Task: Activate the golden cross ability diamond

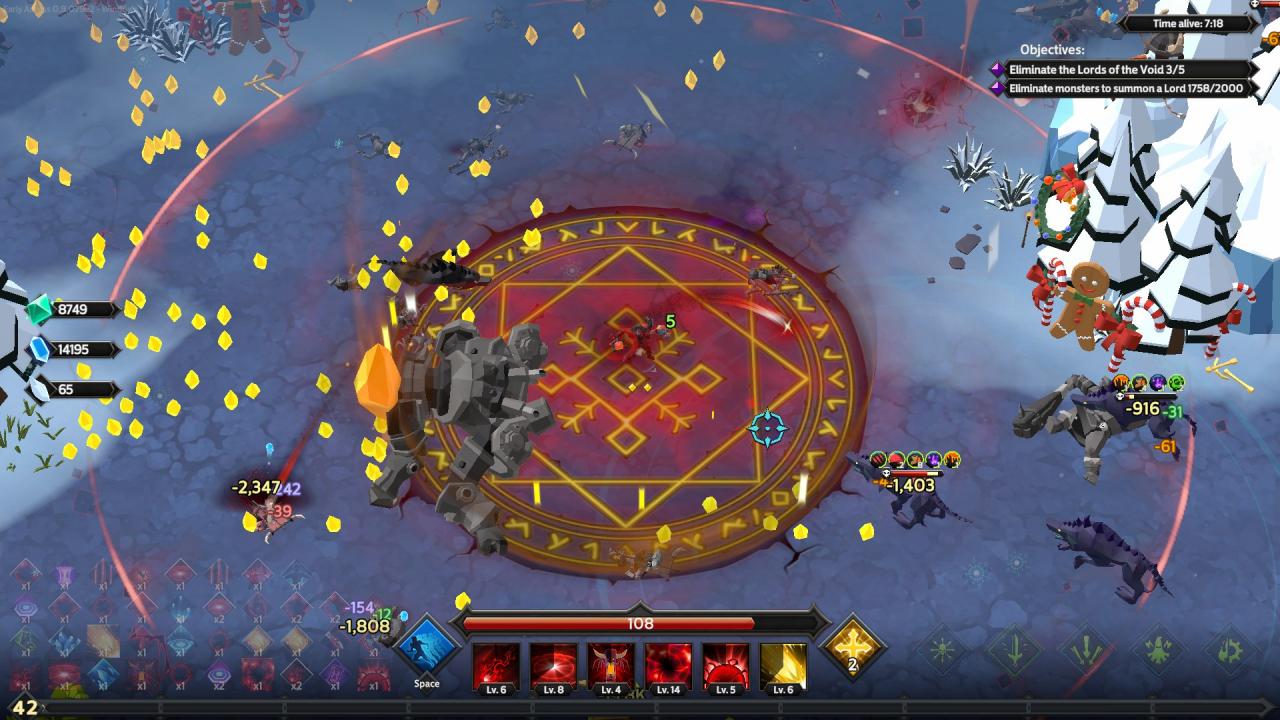Action: (853, 647)
